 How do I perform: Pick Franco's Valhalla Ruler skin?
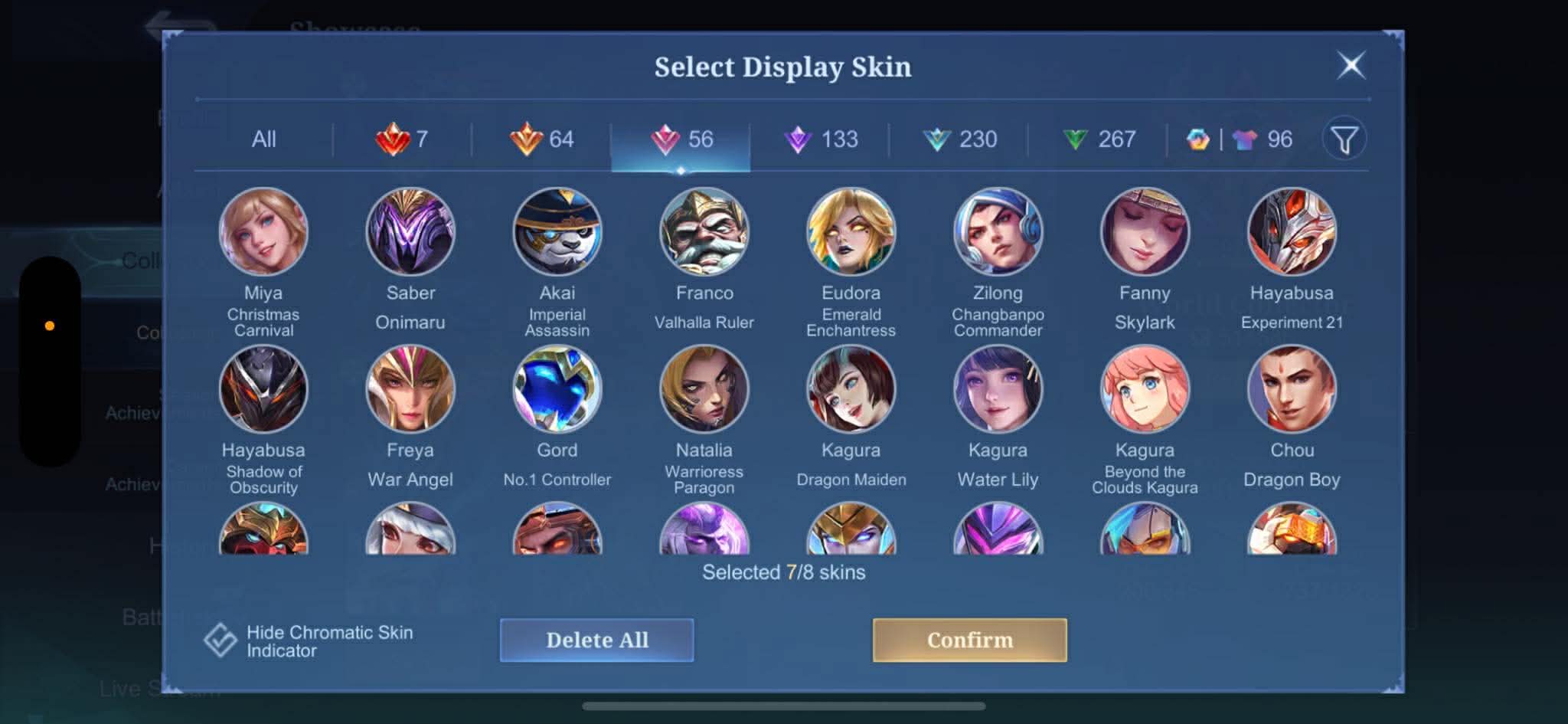(x=704, y=232)
